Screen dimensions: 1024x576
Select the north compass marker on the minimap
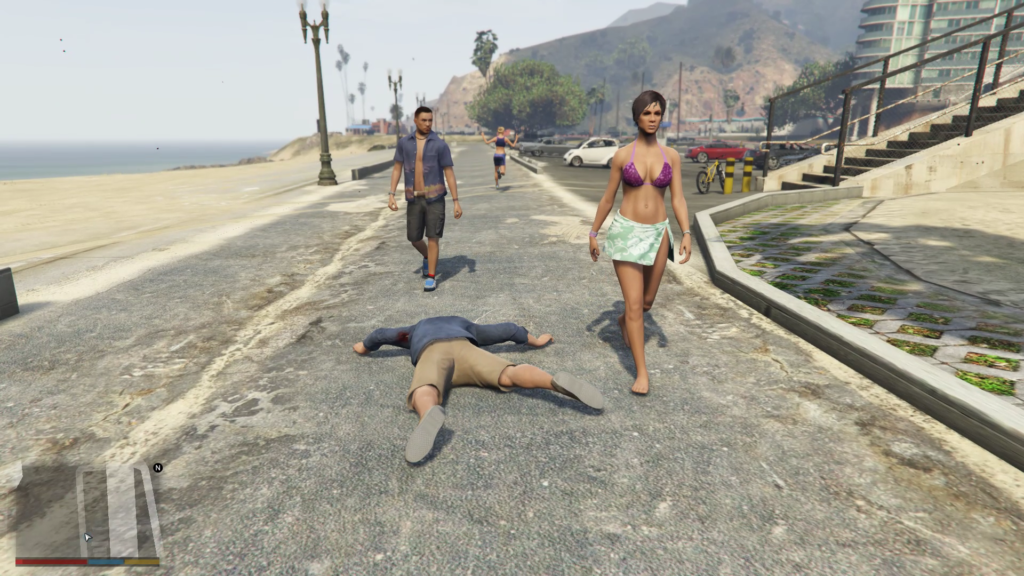pyautogui.click(x=157, y=467)
